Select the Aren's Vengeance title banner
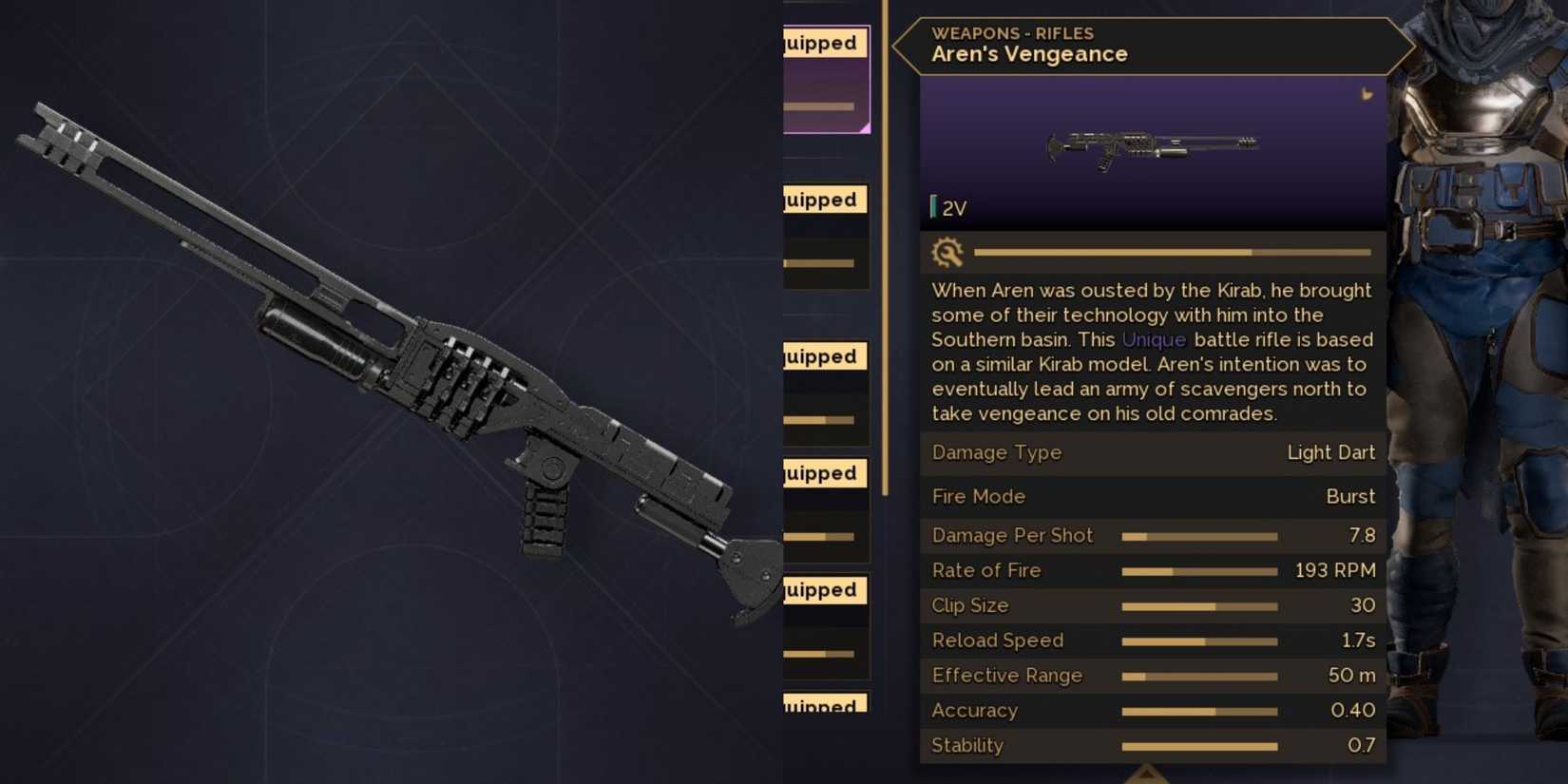Viewport: 1568px width, 784px height. tap(1029, 54)
